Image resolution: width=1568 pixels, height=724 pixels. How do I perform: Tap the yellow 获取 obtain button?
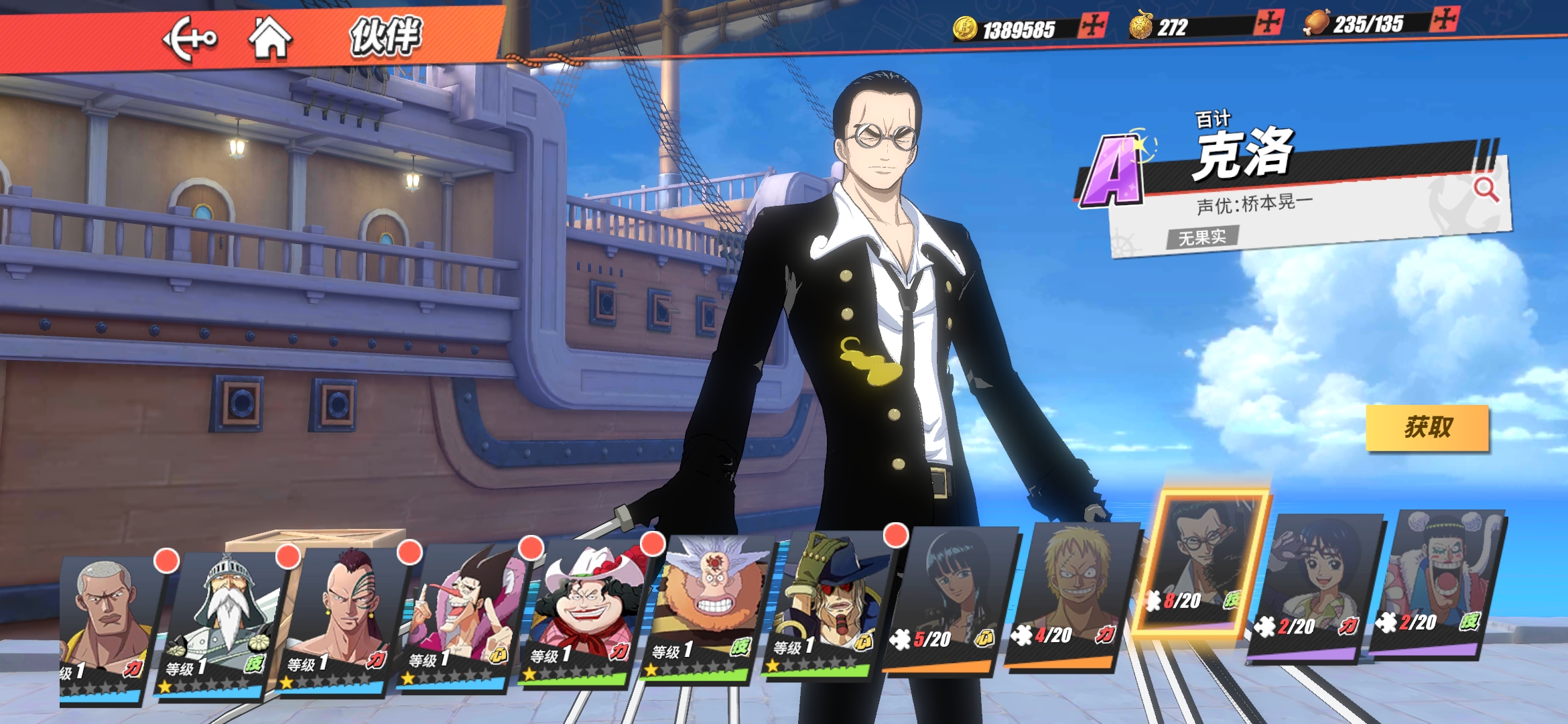[1427, 427]
